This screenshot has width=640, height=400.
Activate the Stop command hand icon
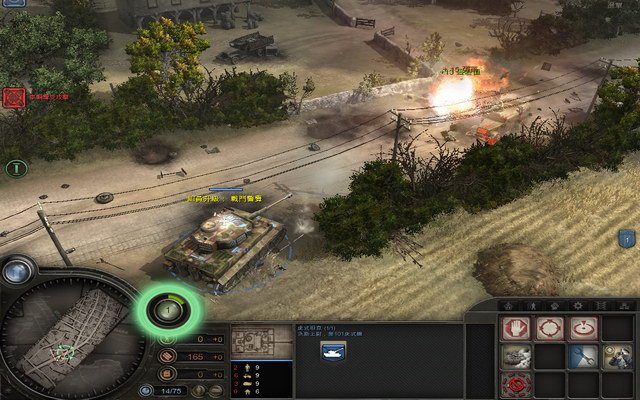click(x=516, y=328)
